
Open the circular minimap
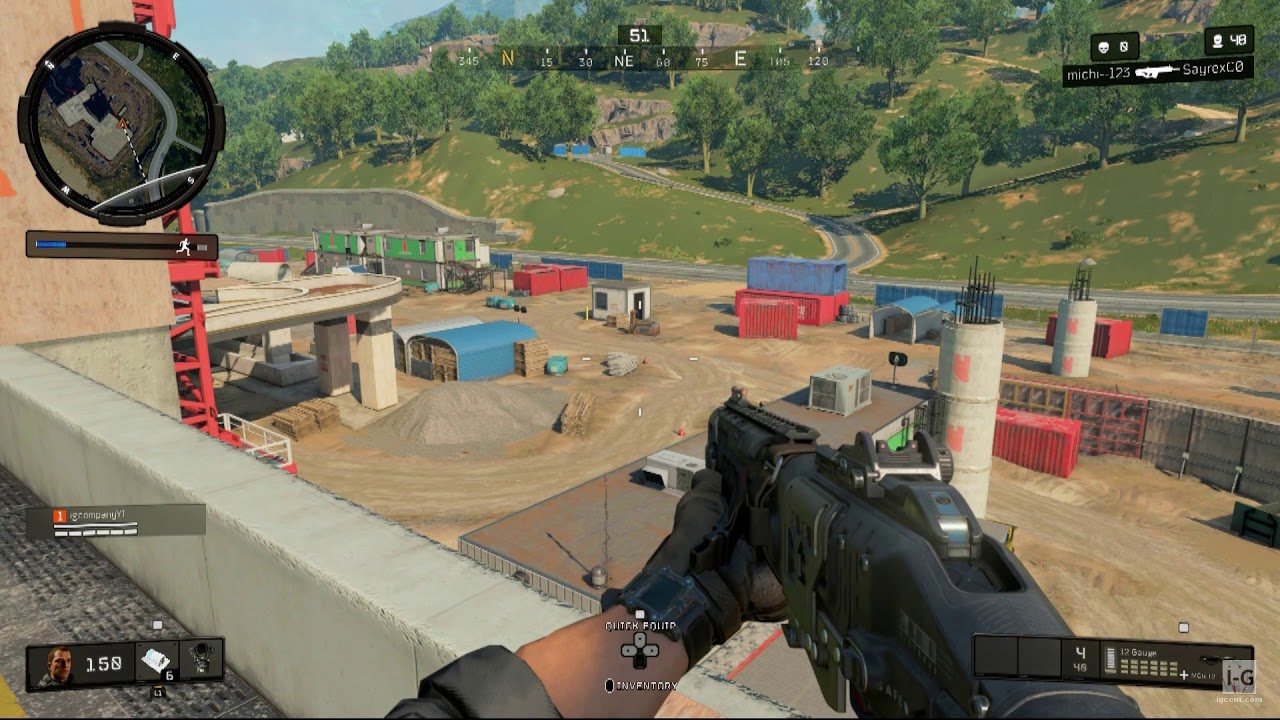tap(120, 122)
